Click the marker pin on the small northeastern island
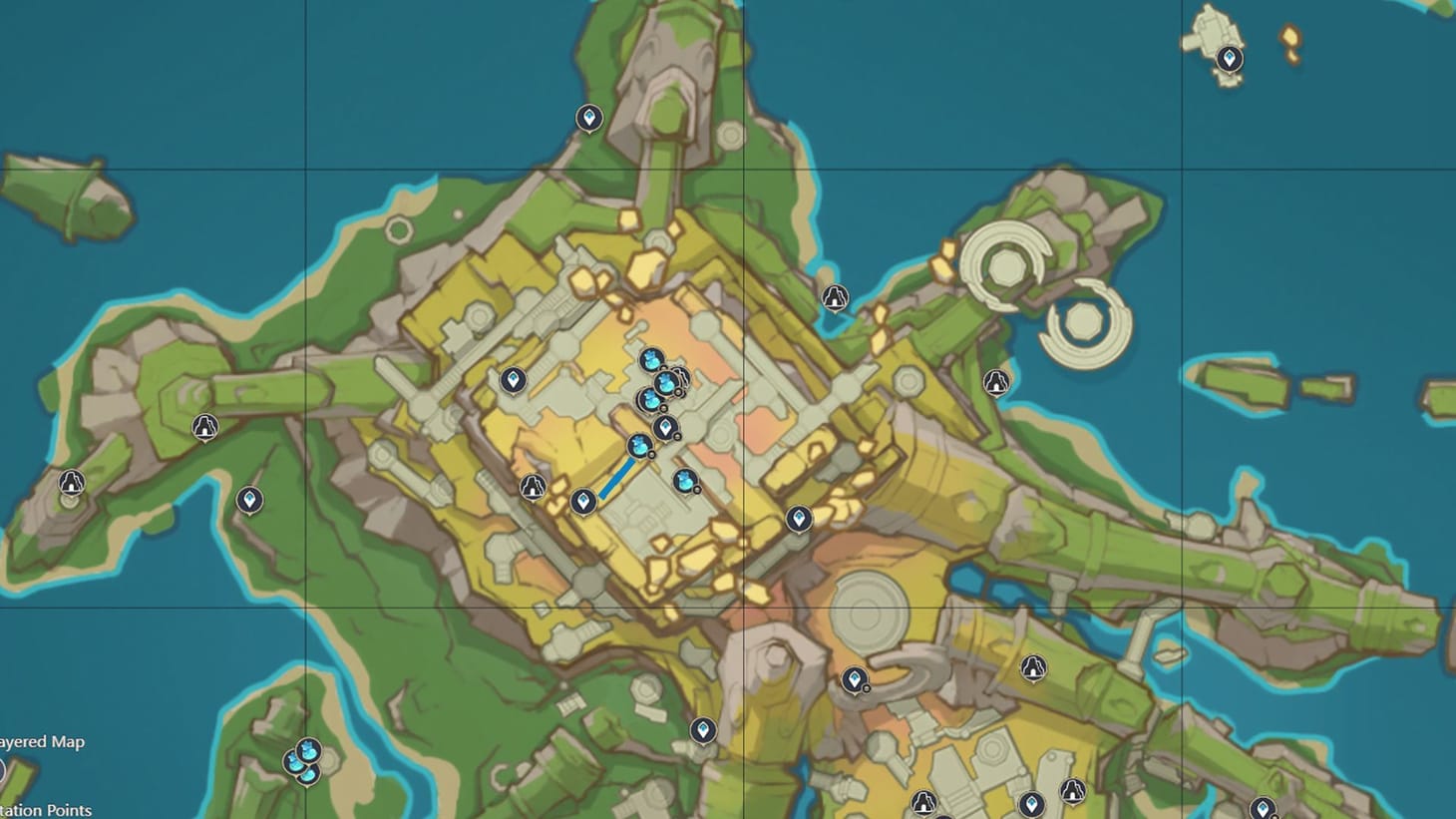The image size is (1456, 819). pos(1228,58)
